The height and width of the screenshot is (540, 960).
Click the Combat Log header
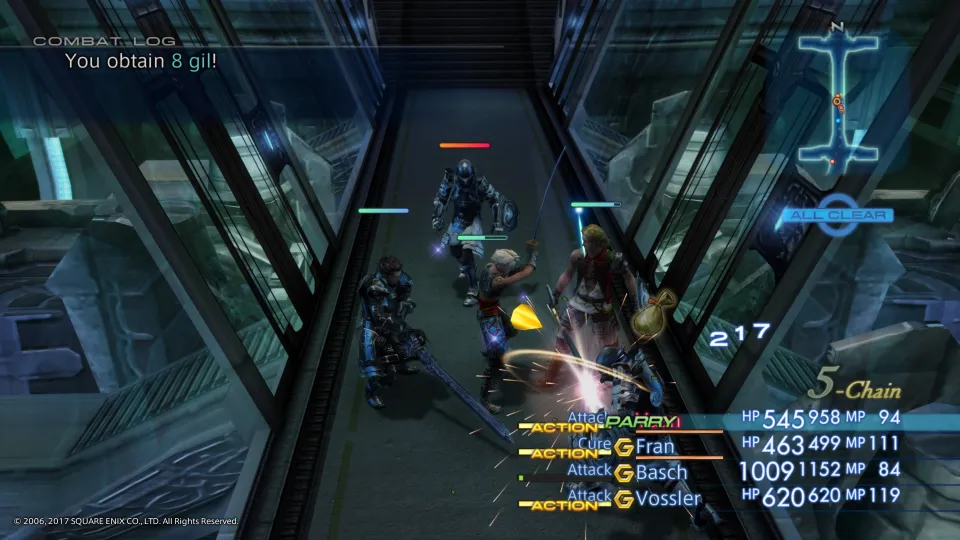[x=105, y=41]
